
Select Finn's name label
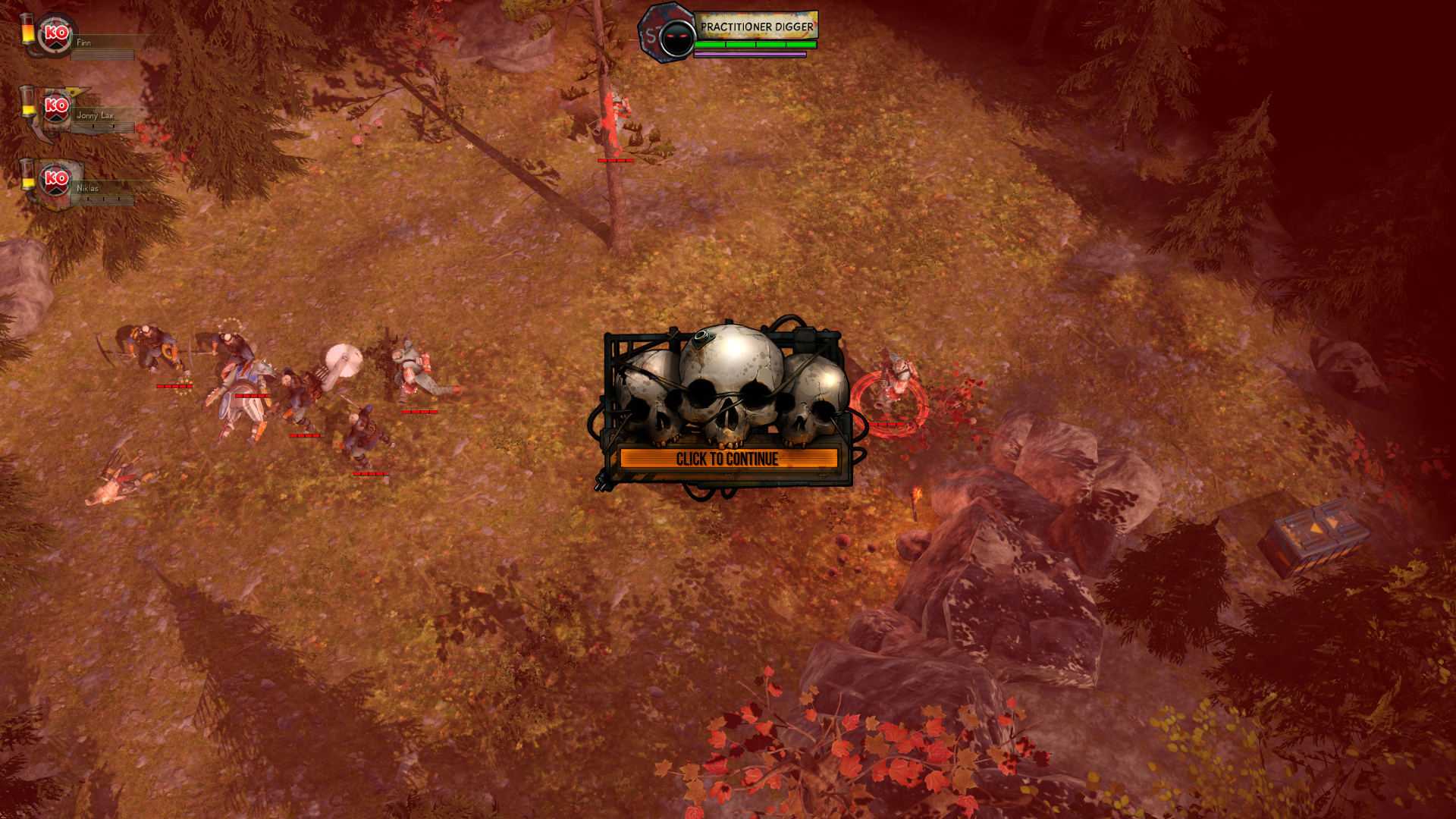tap(86, 43)
